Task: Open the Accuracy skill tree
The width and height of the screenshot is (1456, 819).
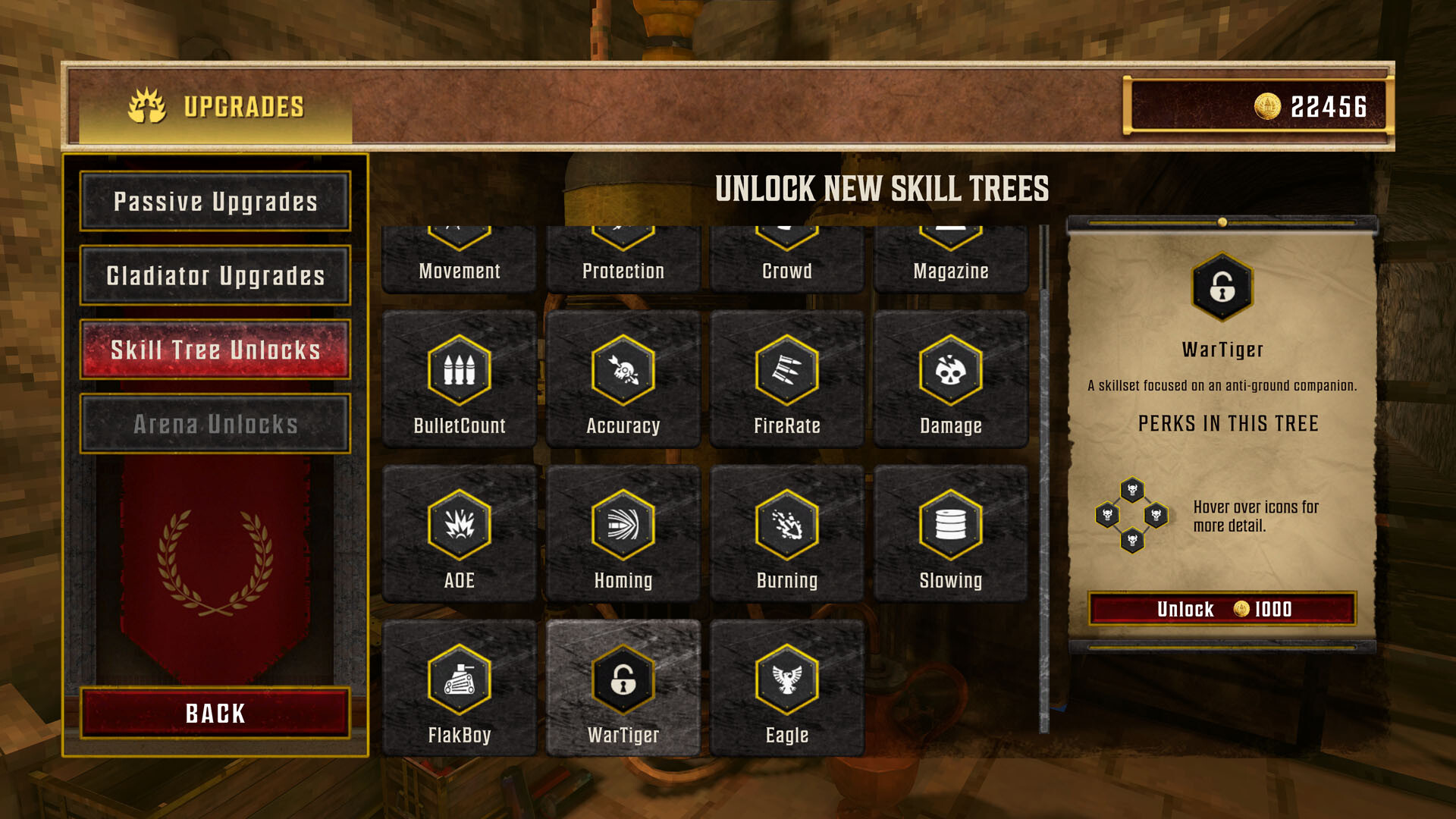Action: [x=623, y=372]
